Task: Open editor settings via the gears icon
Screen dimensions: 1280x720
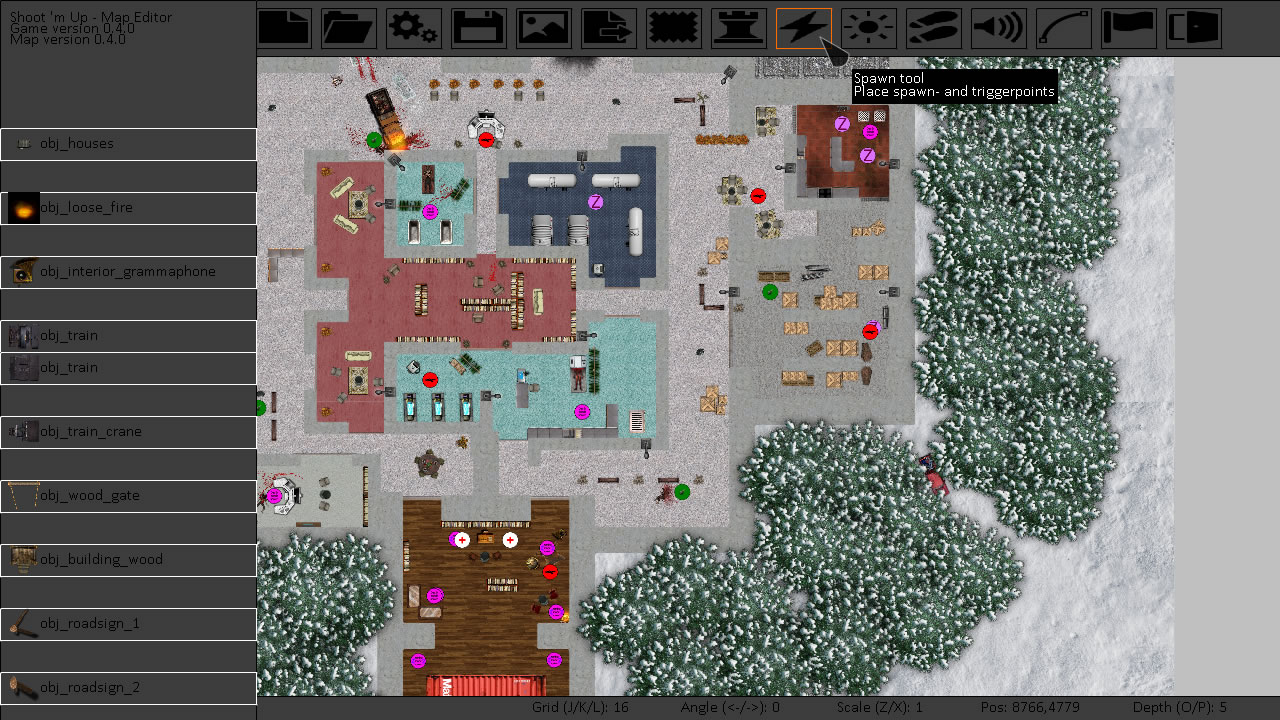Action: (x=414, y=28)
